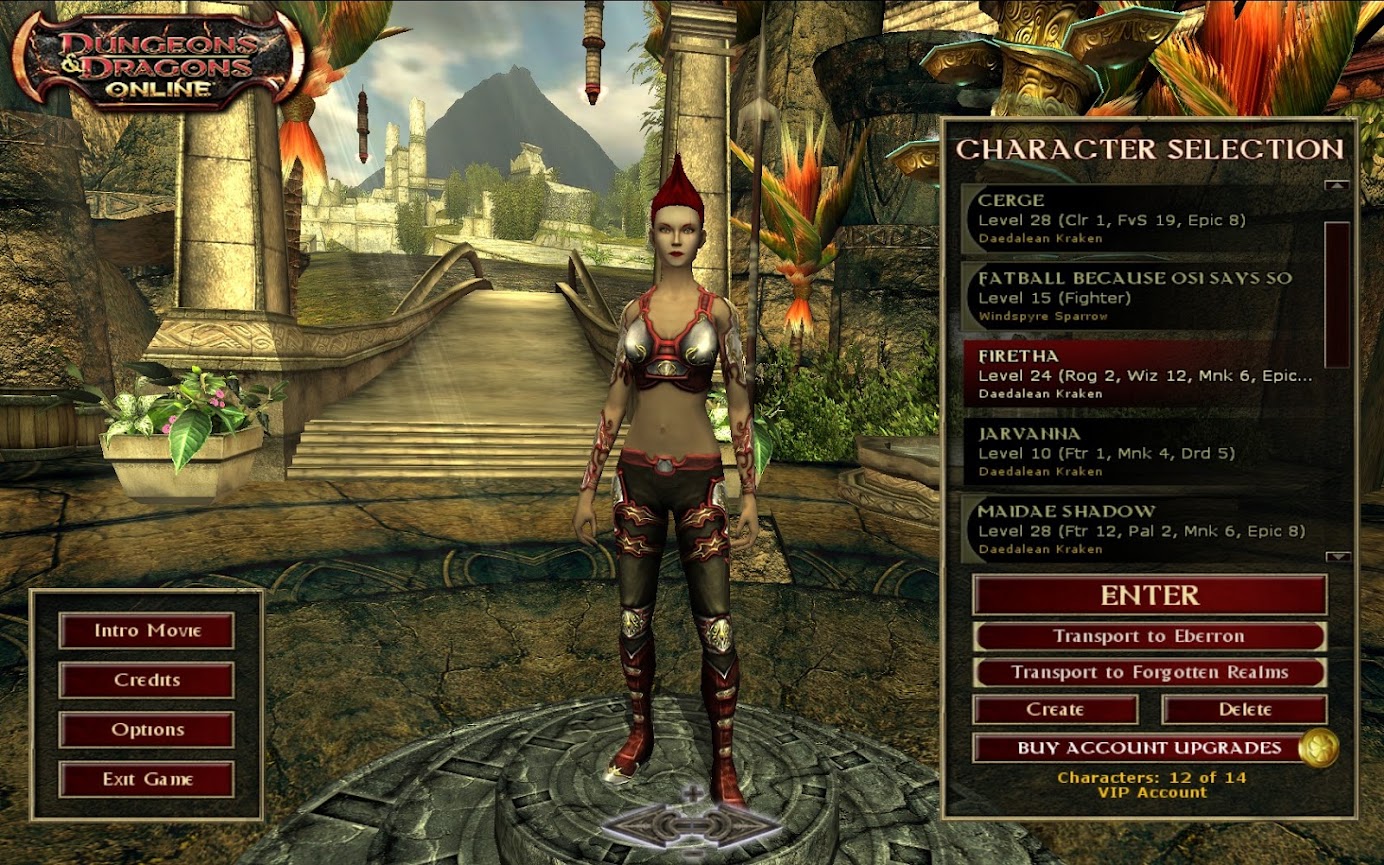This screenshot has height=865, width=1384.
Task: Create a new character
Action: click(1055, 710)
